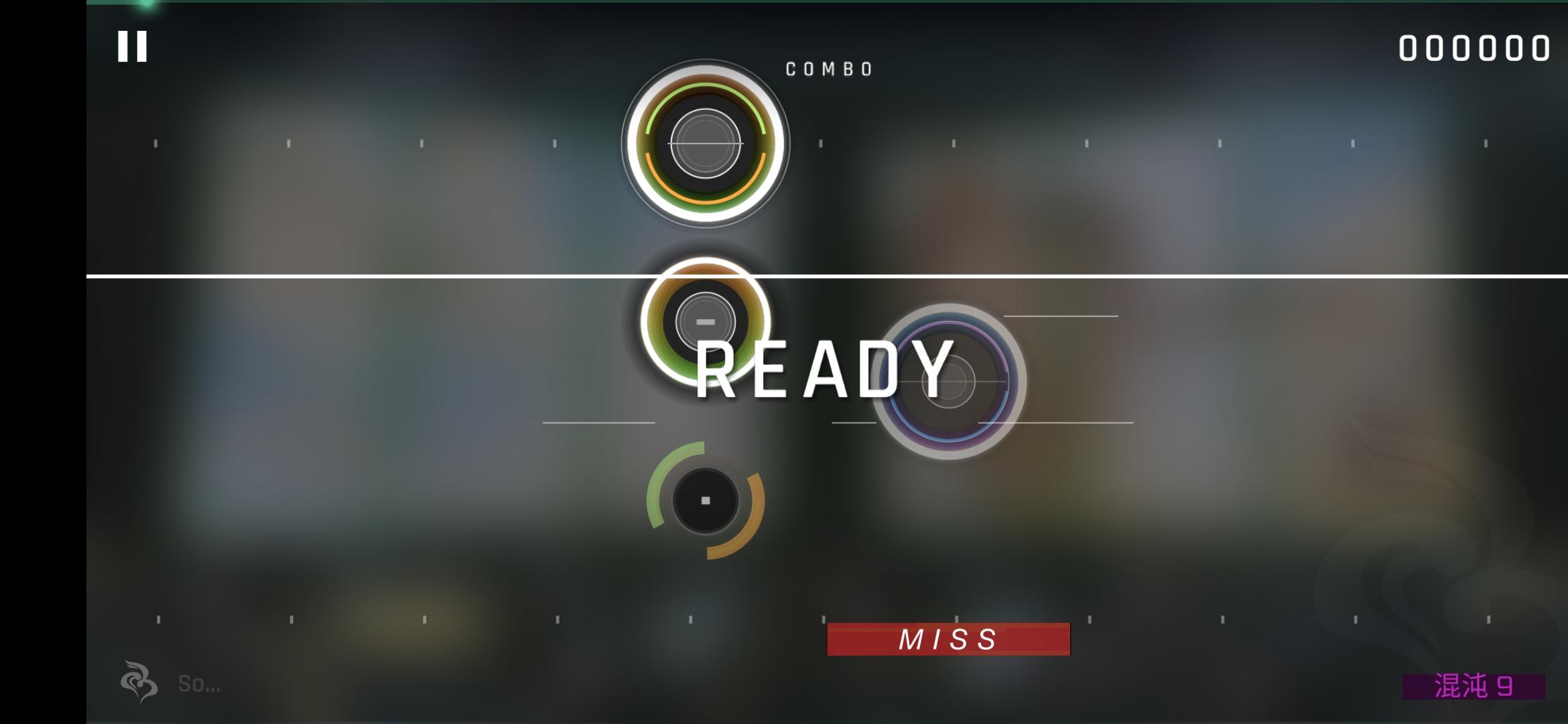The height and width of the screenshot is (724, 1568).
Task: Tap the pause icon in top left
Action: pos(131,47)
